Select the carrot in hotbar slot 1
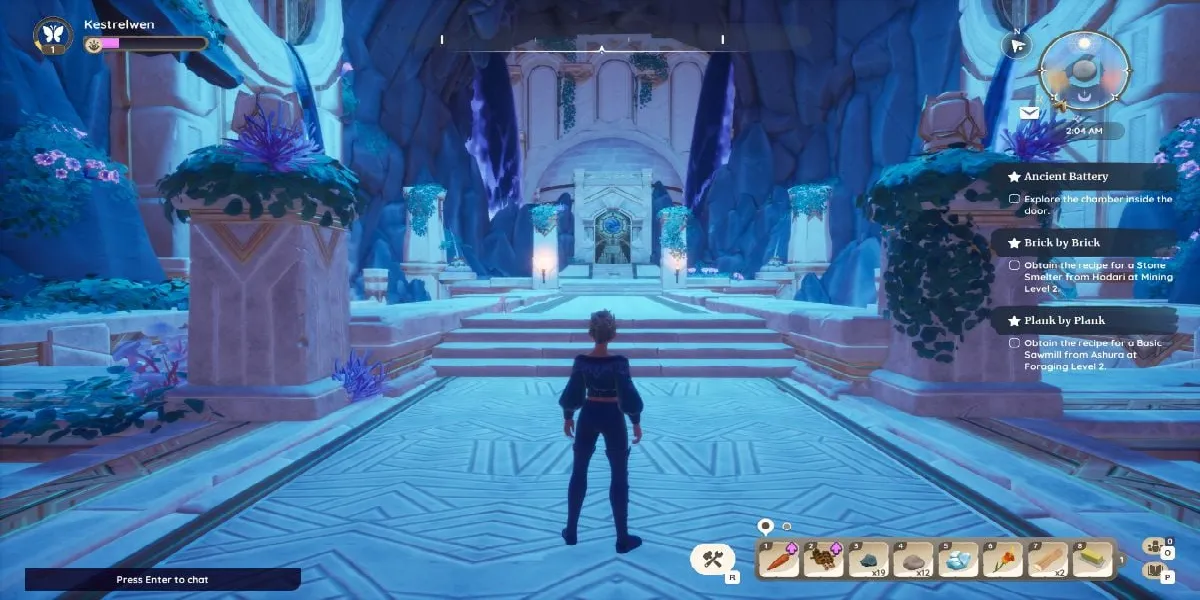This screenshot has width=1200, height=600. (x=778, y=561)
